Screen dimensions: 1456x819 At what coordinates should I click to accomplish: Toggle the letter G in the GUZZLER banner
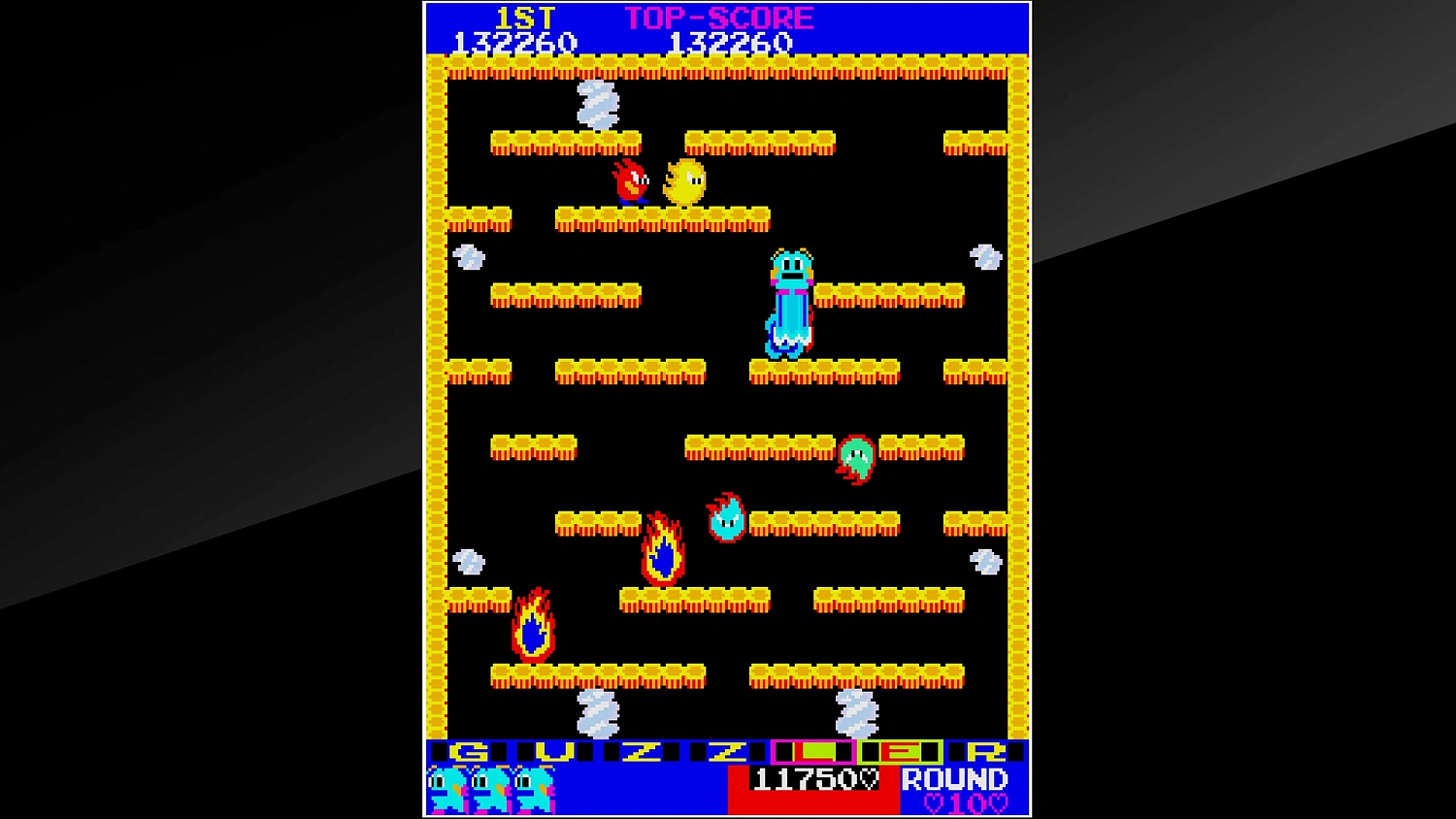click(x=469, y=749)
